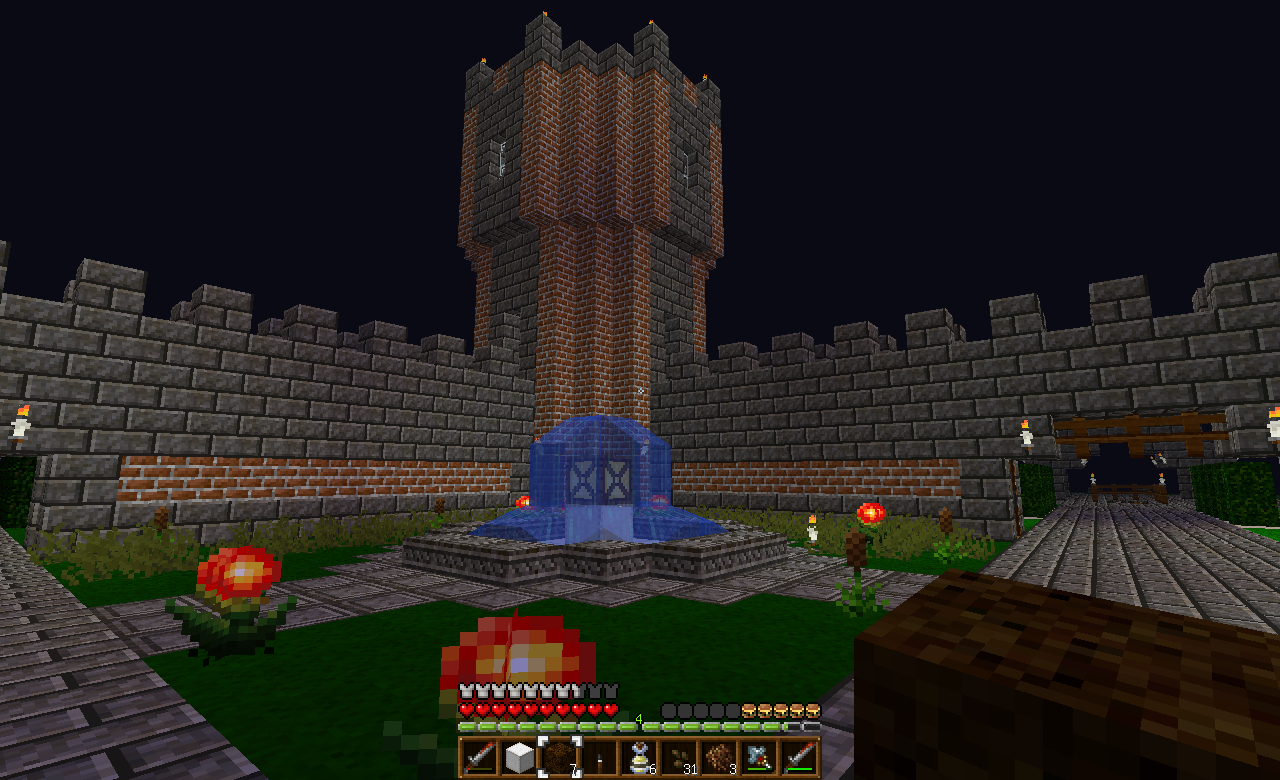Pick the seeds stack of 31

pos(679,757)
